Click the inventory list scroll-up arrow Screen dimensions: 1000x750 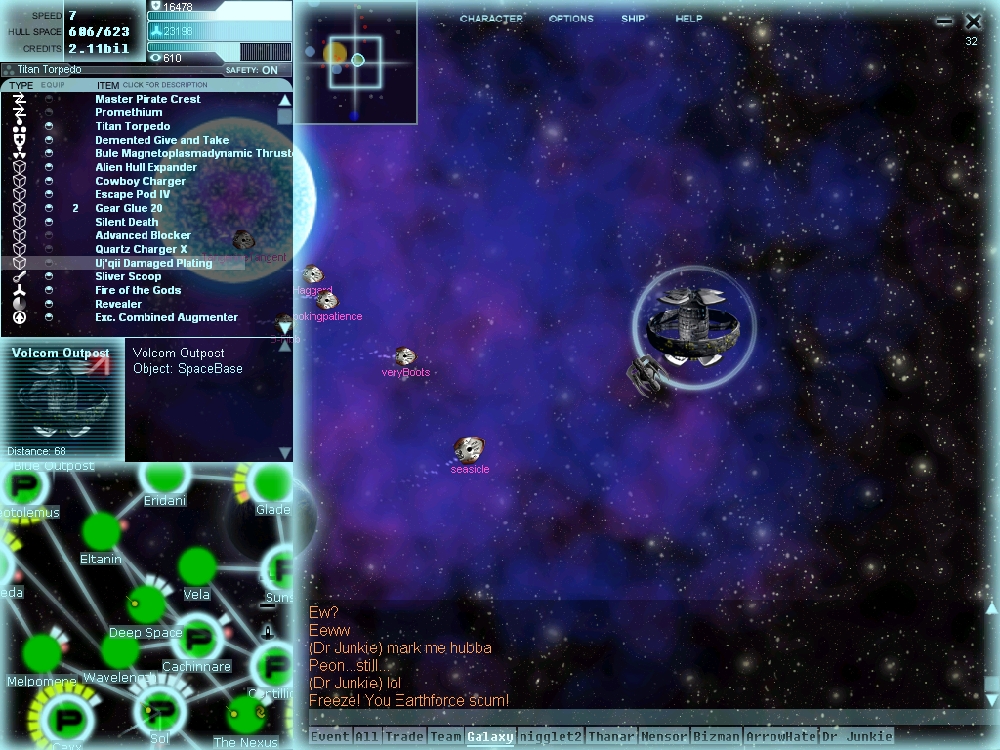(x=284, y=100)
